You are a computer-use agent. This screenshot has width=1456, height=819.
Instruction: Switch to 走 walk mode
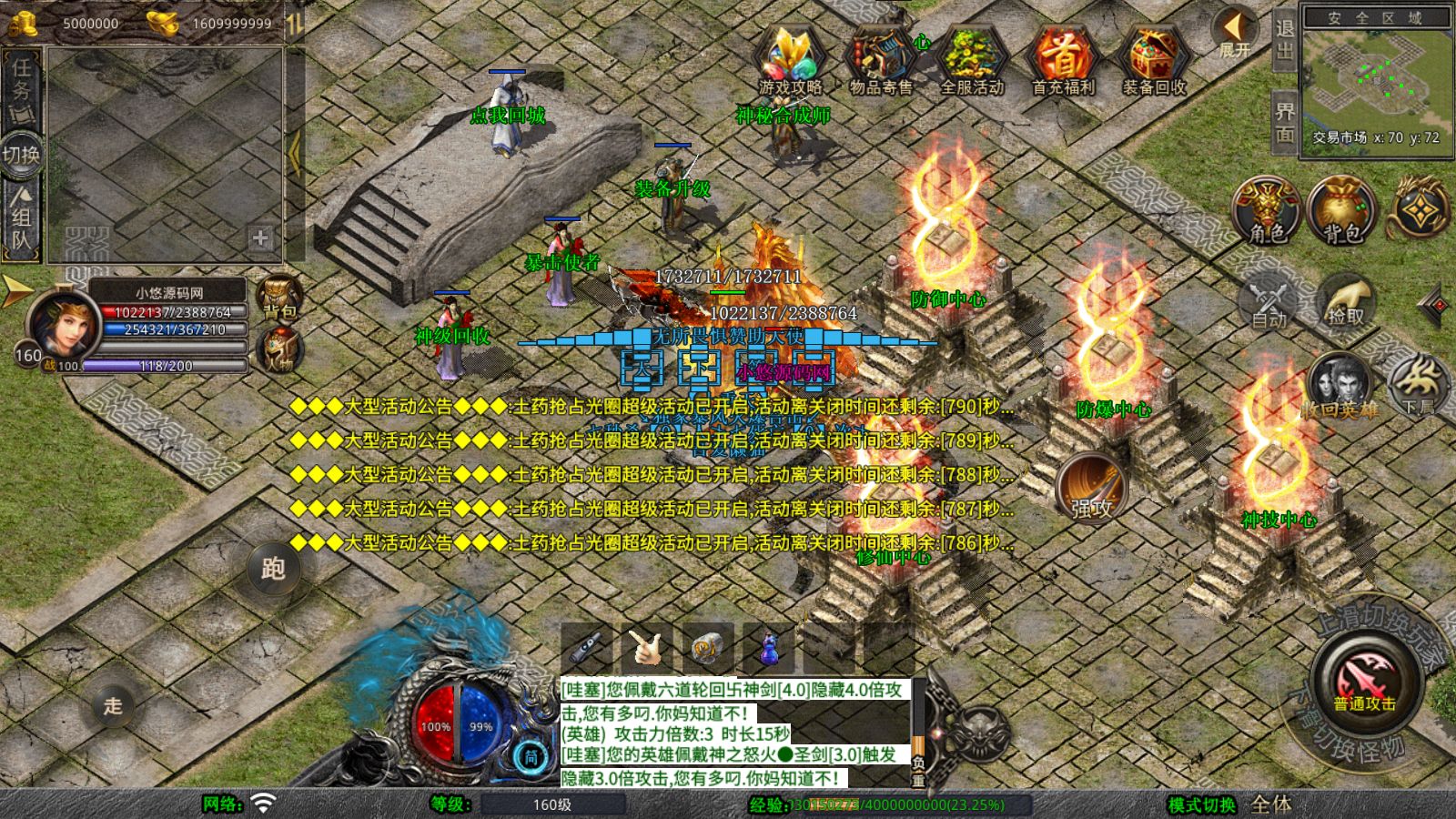(x=113, y=705)
